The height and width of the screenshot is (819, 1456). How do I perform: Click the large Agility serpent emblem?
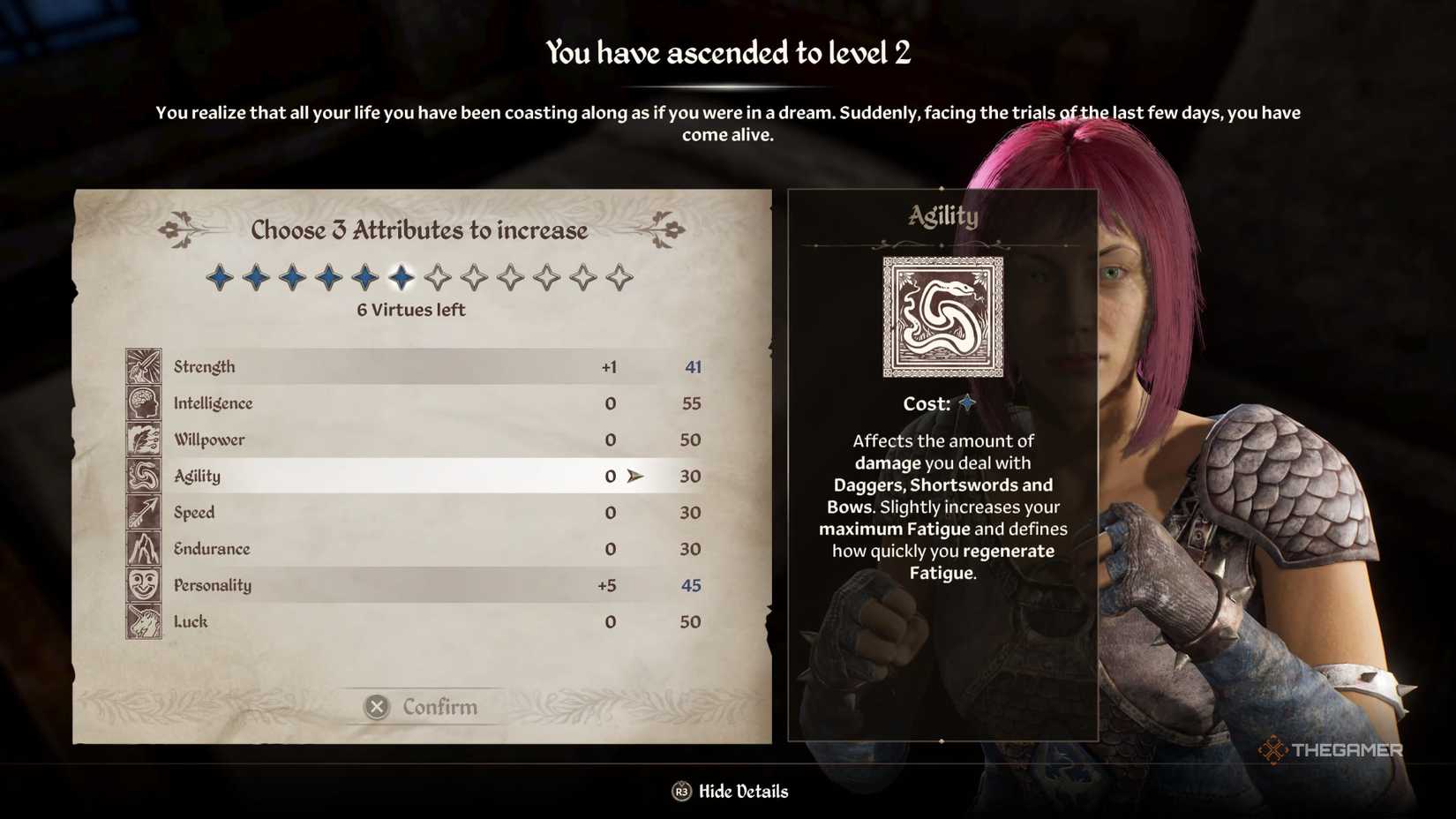tap(942, 315)
